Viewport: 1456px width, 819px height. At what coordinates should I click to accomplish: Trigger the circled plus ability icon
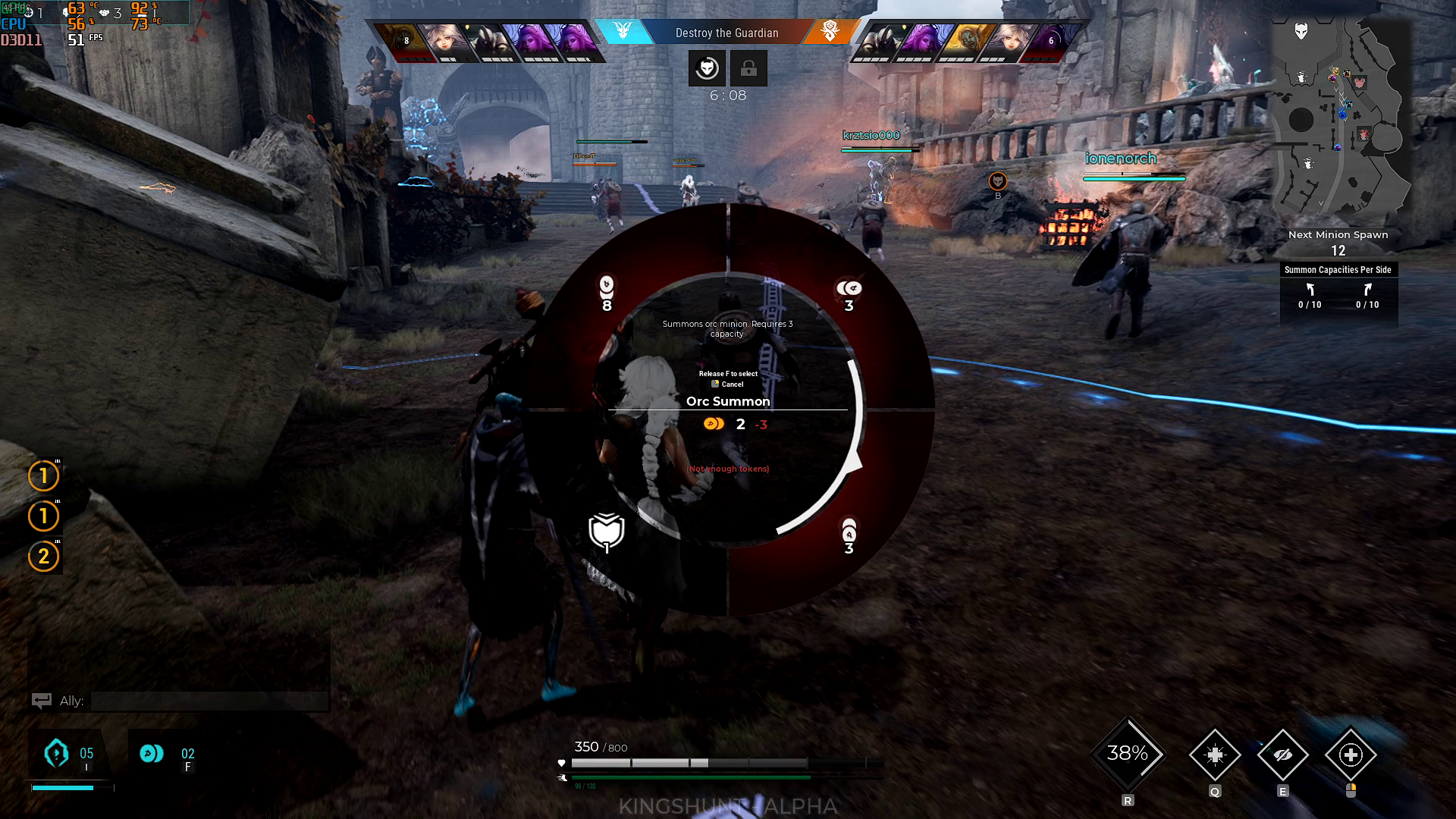point(1351,755)
